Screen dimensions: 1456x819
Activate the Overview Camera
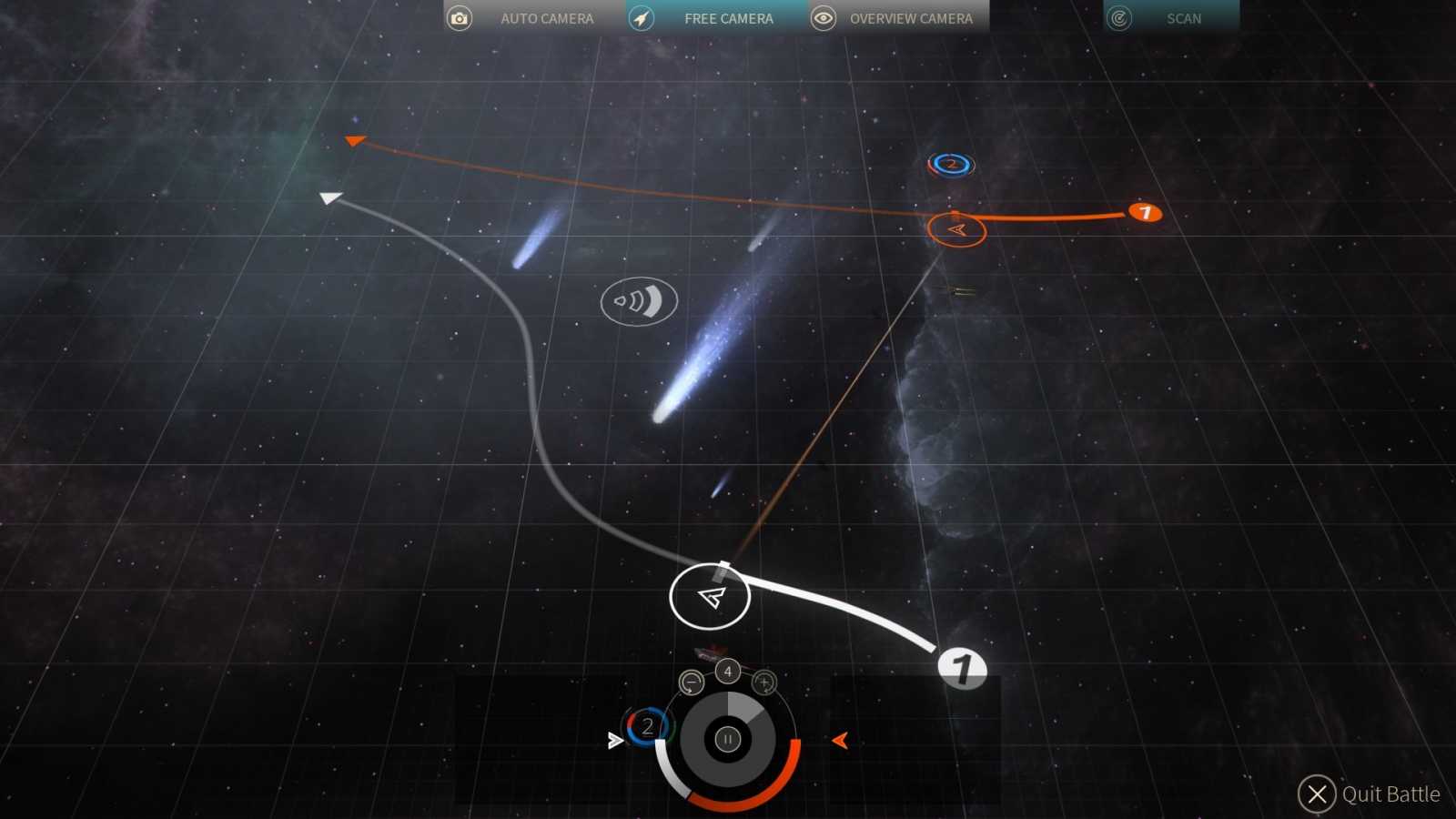(x=898, y=18)
